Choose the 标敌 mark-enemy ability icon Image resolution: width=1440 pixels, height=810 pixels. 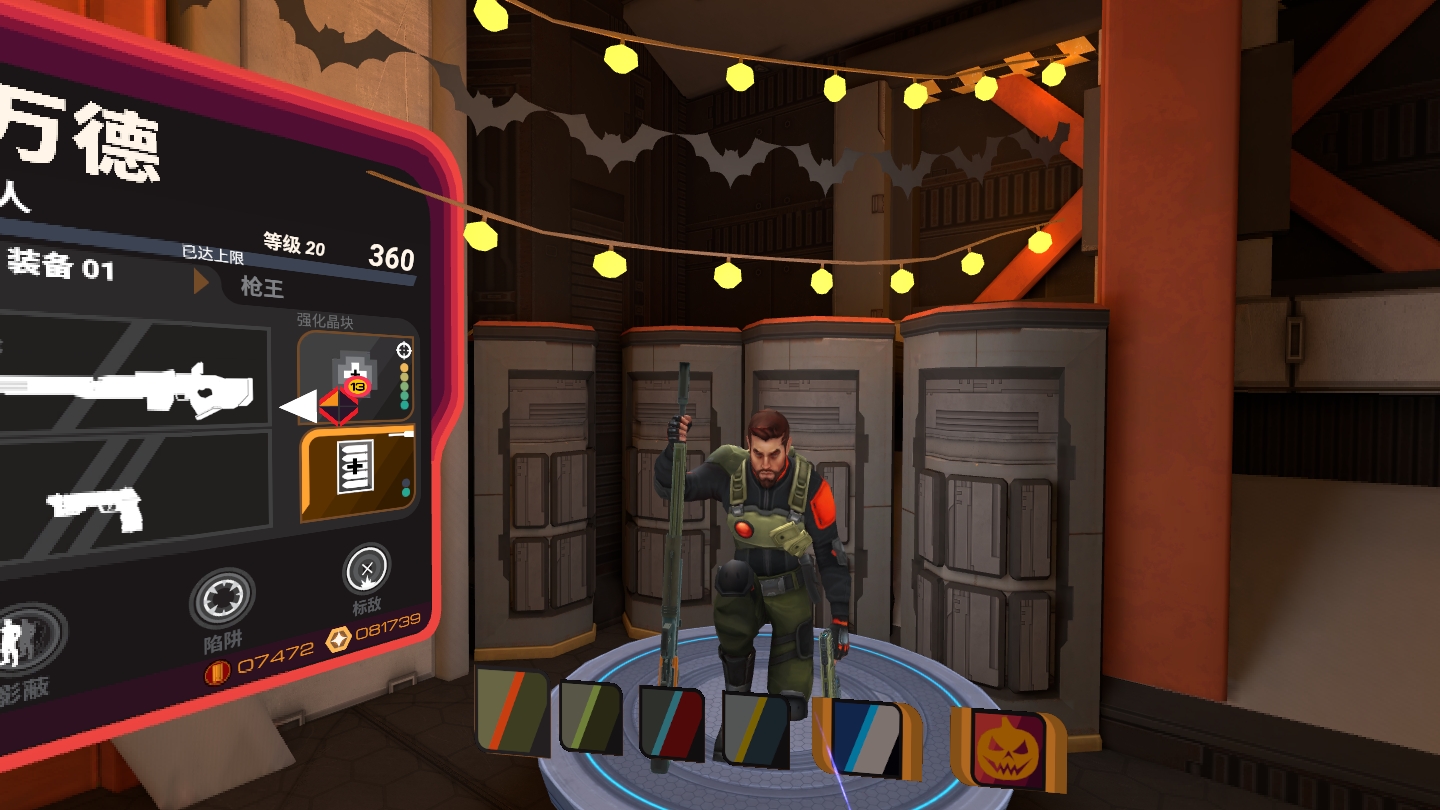[367, 571]
